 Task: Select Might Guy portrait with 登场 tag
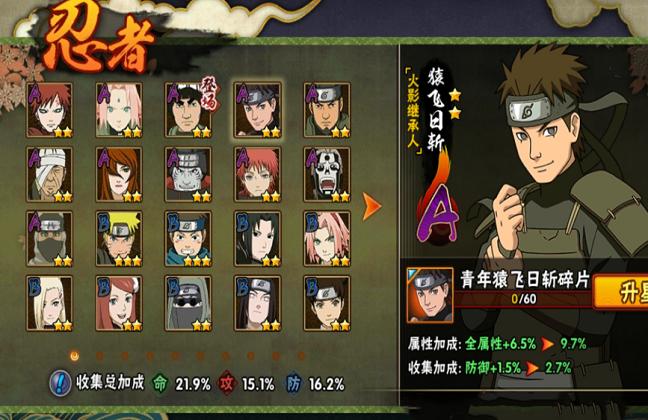point(187,110)
